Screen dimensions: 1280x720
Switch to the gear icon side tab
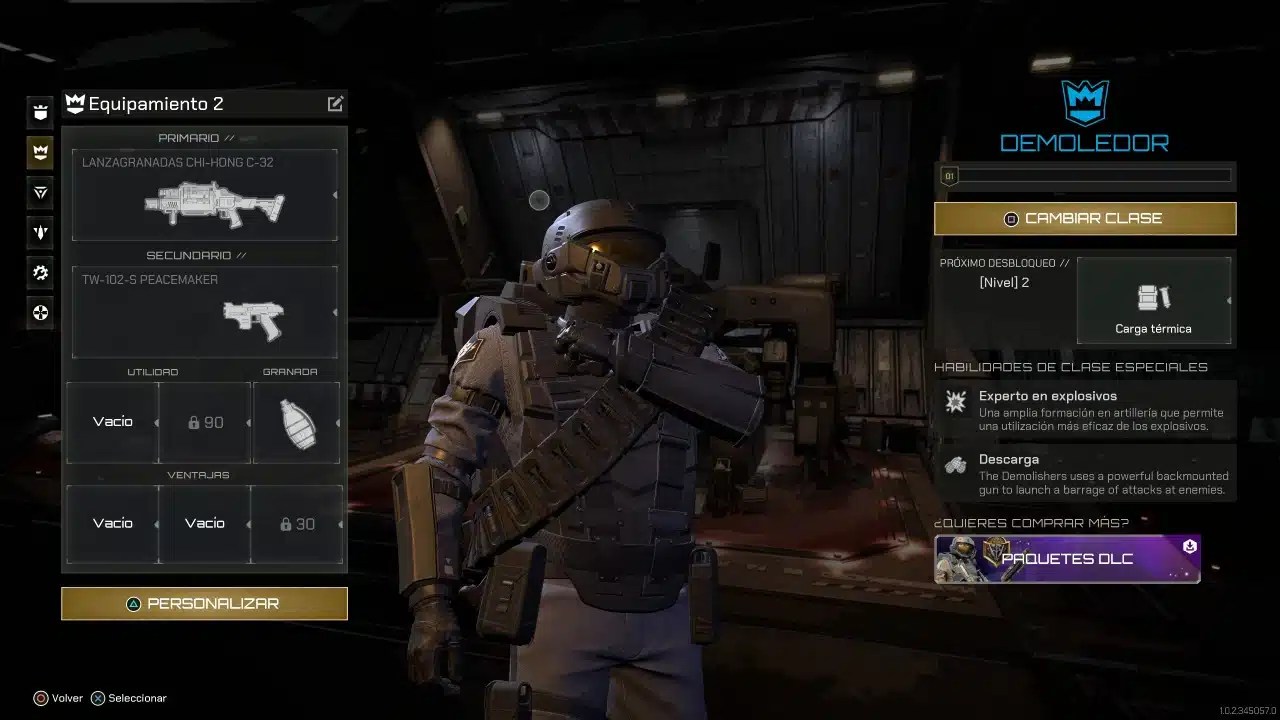click(x=40, y=272)
